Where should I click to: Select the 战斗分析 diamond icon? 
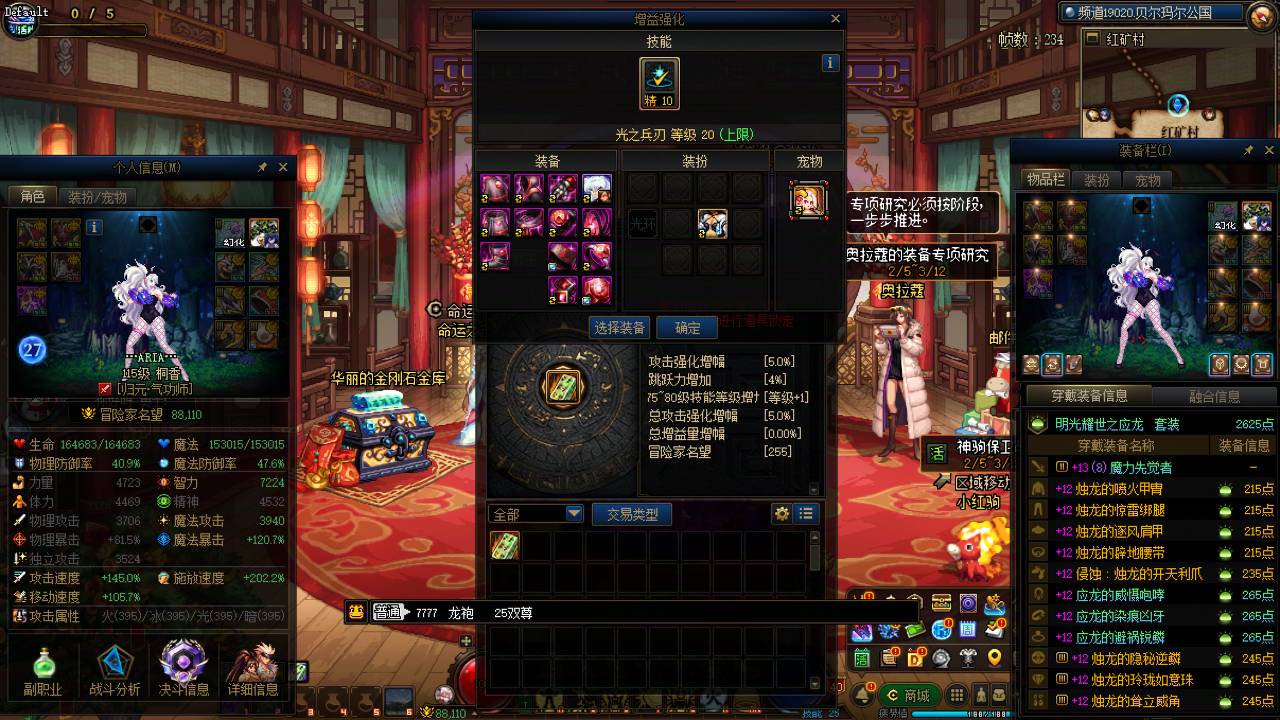pos(113,660)
